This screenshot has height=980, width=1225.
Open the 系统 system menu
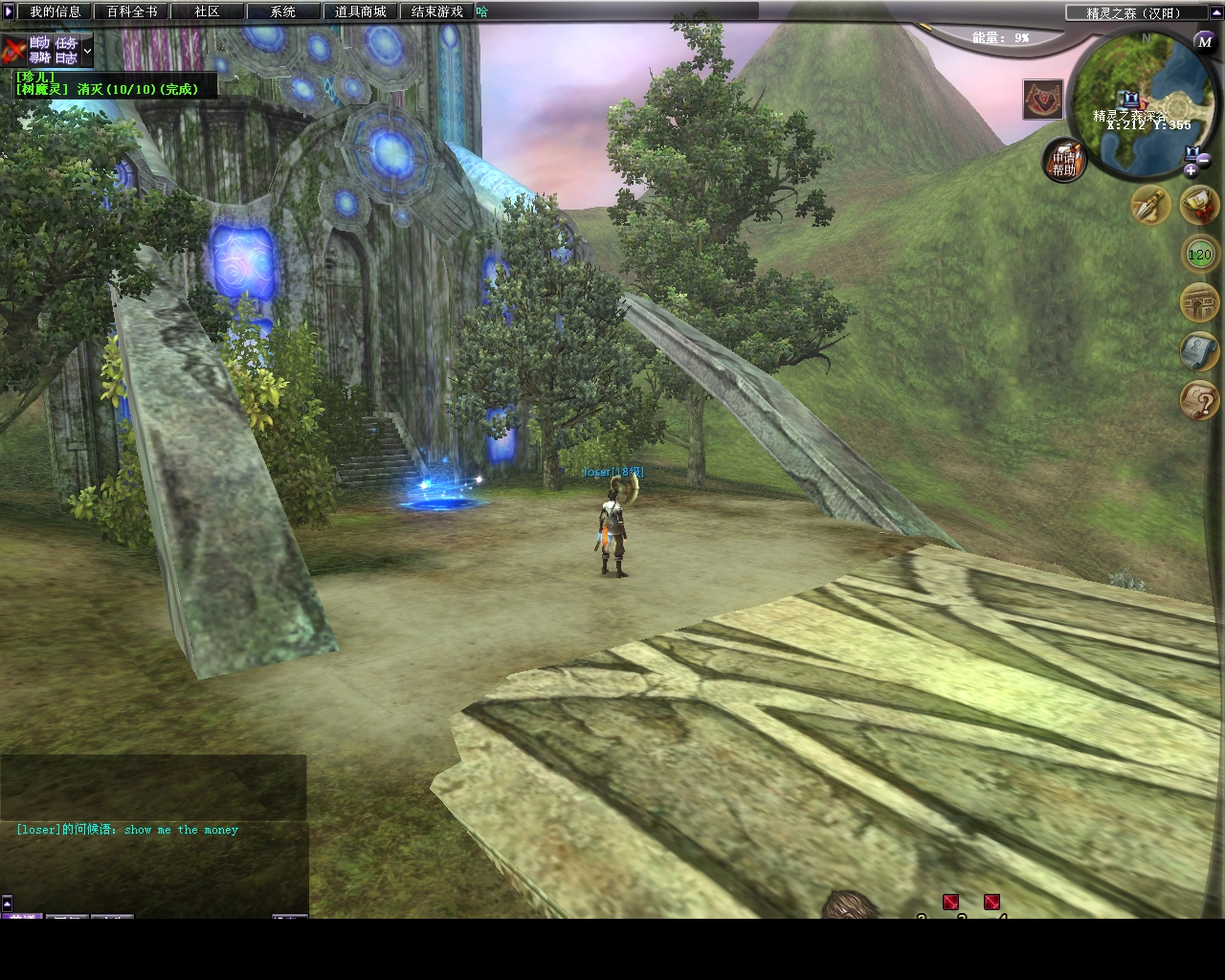[282, 11]
